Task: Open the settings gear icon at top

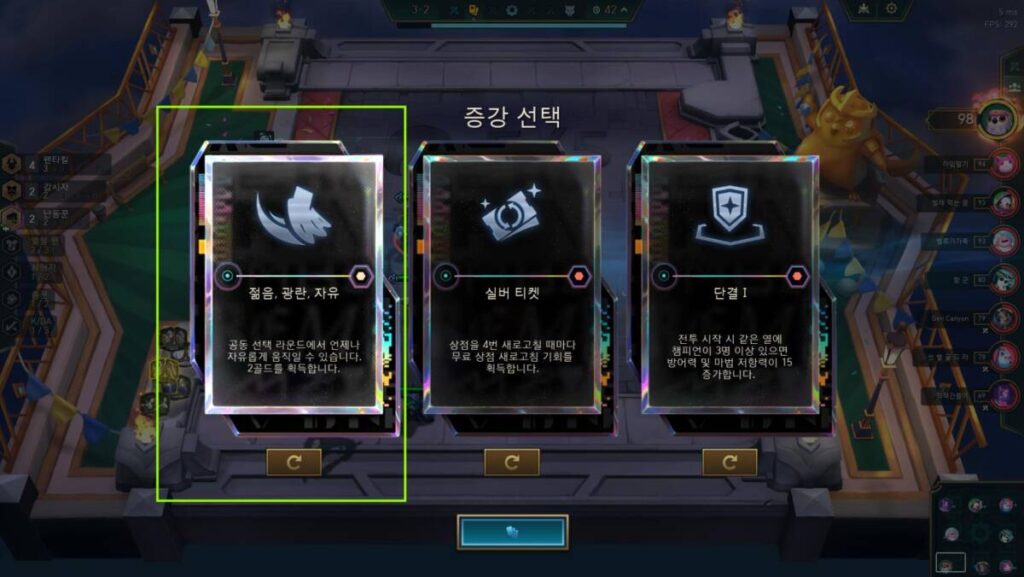Action: (x=891, y=9)
